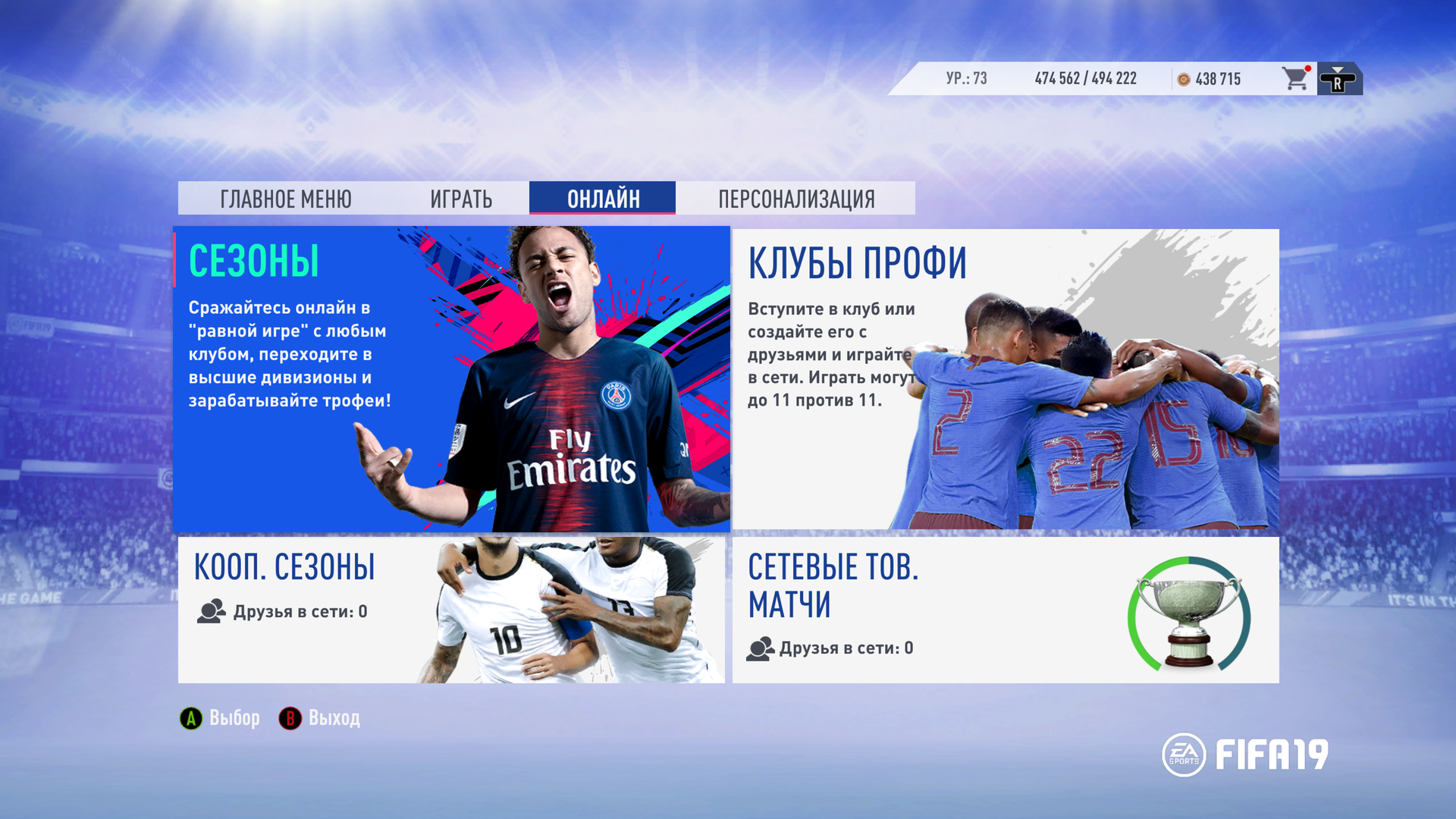1456x819 pixels.
Task: Click the friends icon in Кооп. Сезоны panel
Action: point(211,610)
